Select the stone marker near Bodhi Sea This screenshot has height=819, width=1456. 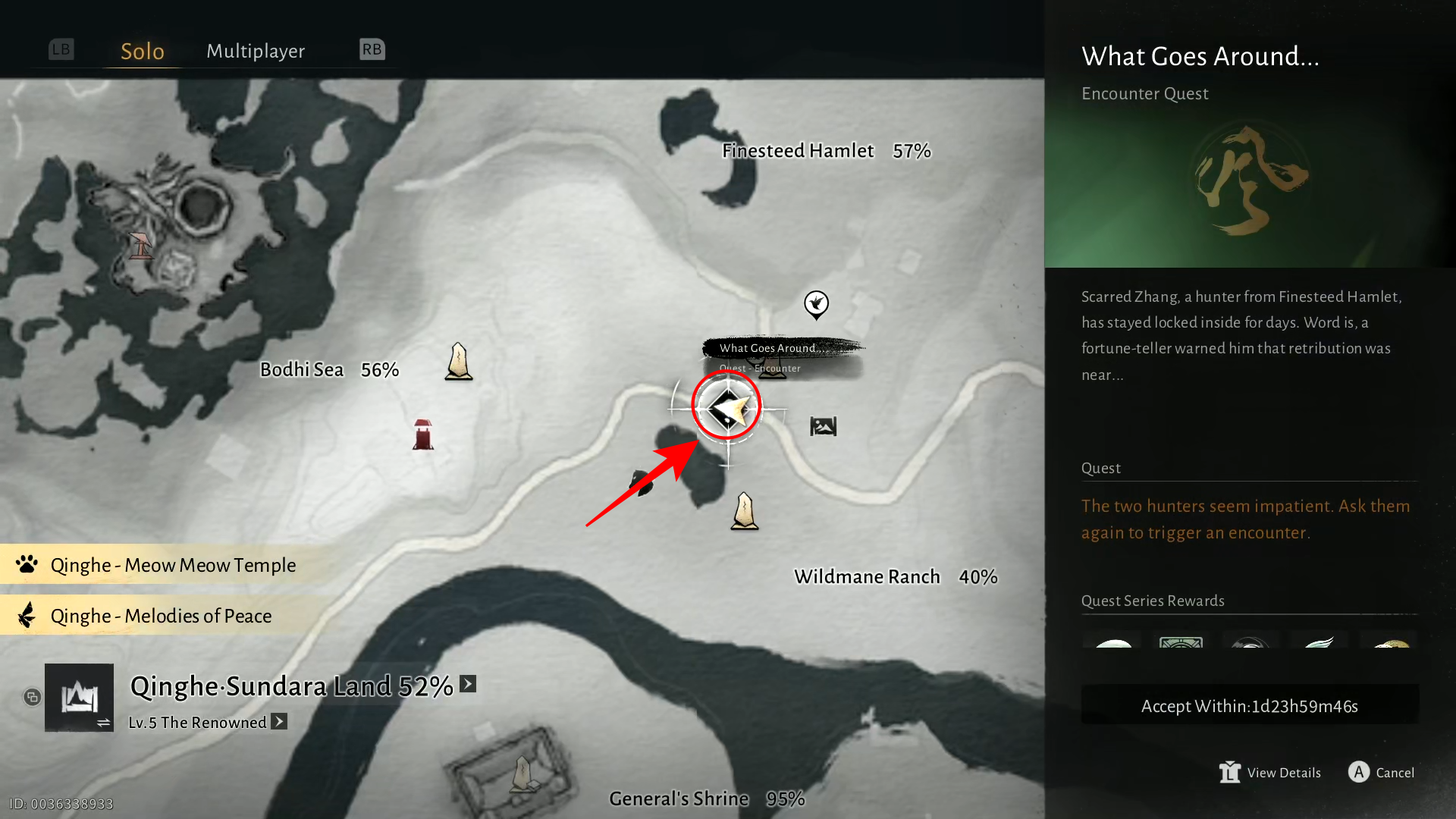coord(459,362)
